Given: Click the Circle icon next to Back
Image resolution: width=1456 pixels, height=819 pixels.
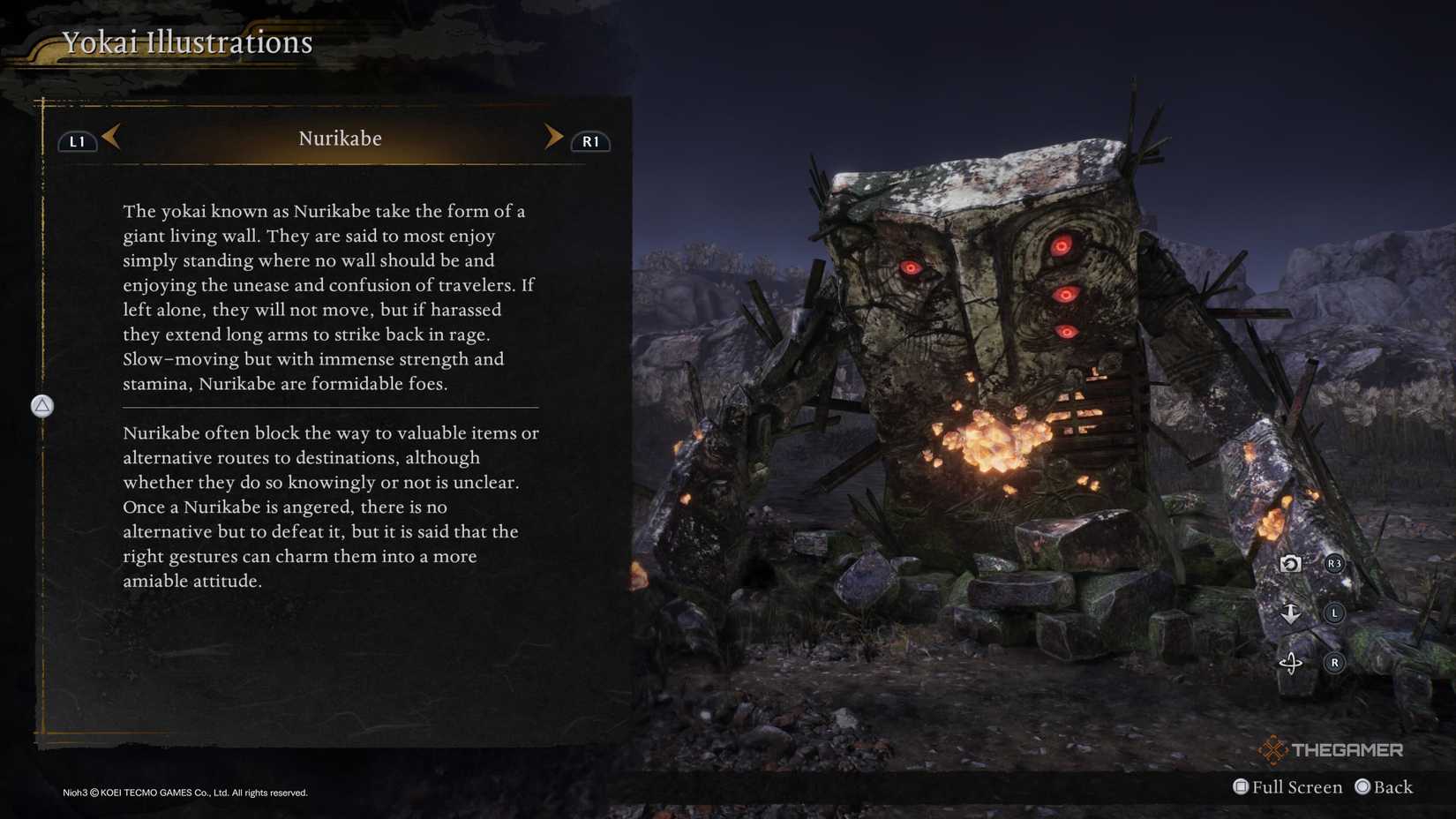Looking at the screenshot, I should [1363, 786].
